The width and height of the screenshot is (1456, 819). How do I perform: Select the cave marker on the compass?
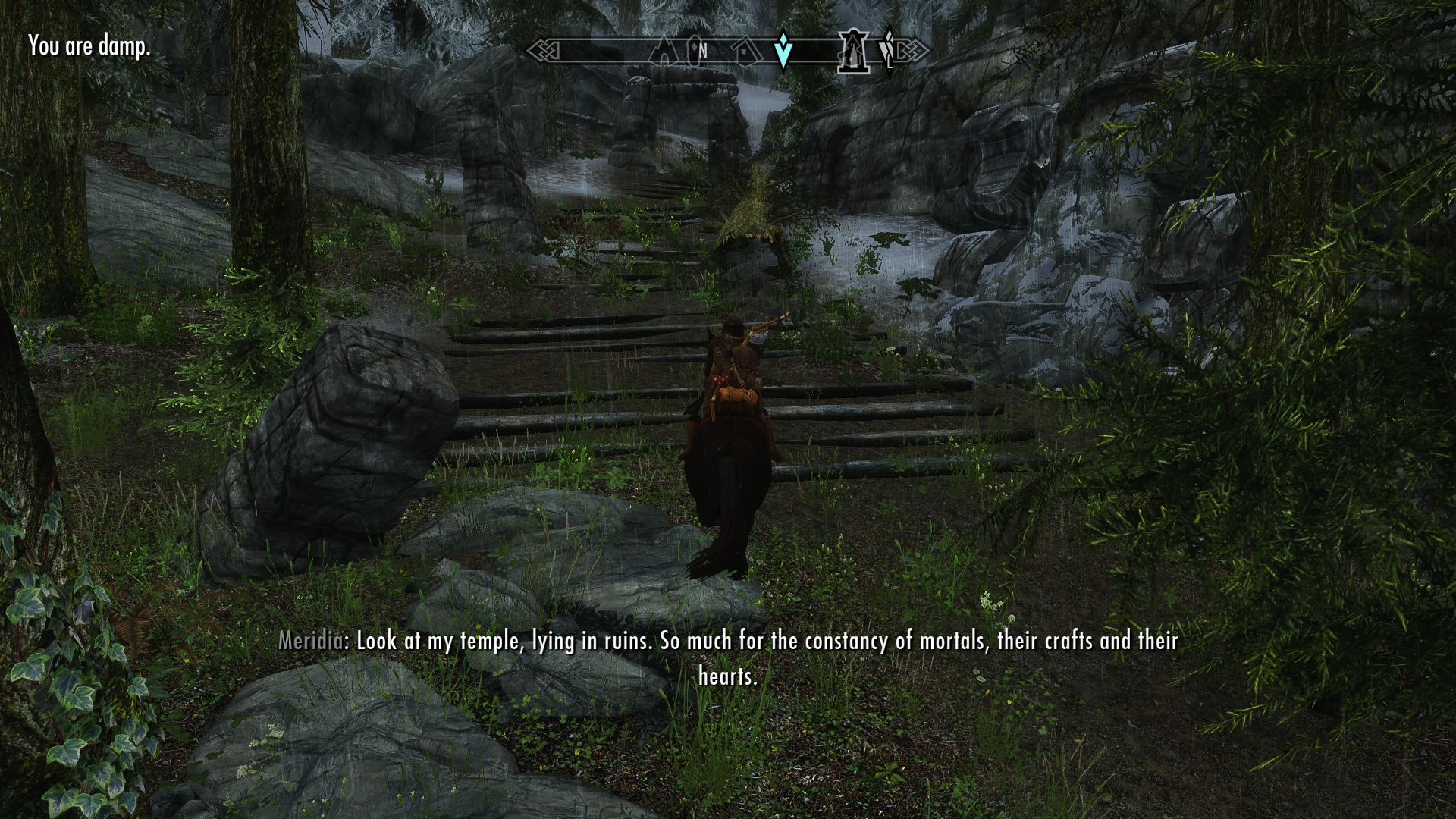(x=664, y=51)
